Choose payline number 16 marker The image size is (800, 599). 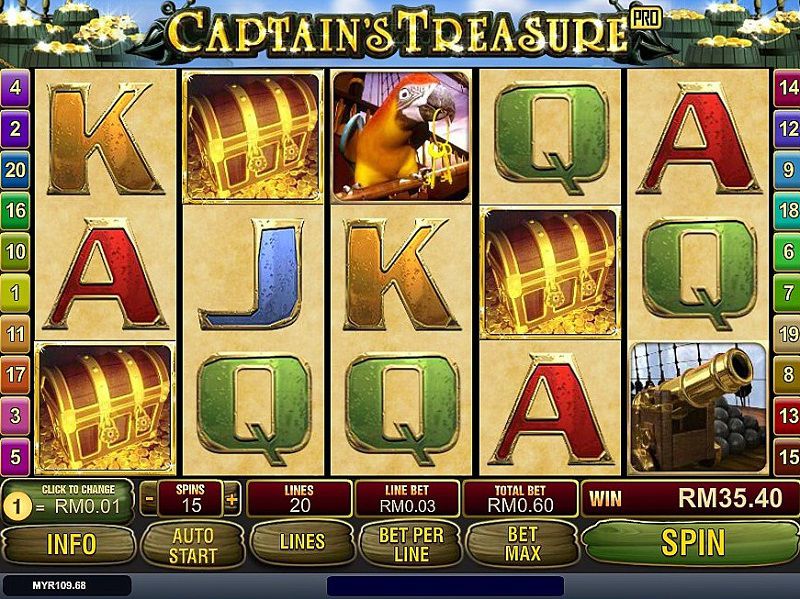(15, 210)
